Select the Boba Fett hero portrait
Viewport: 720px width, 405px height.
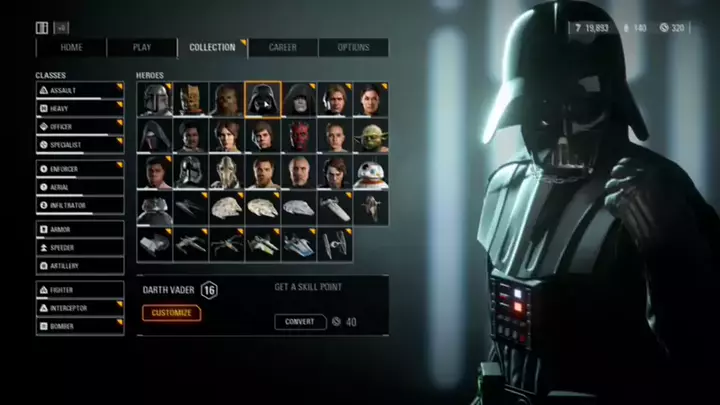click(x=155, y=99)
